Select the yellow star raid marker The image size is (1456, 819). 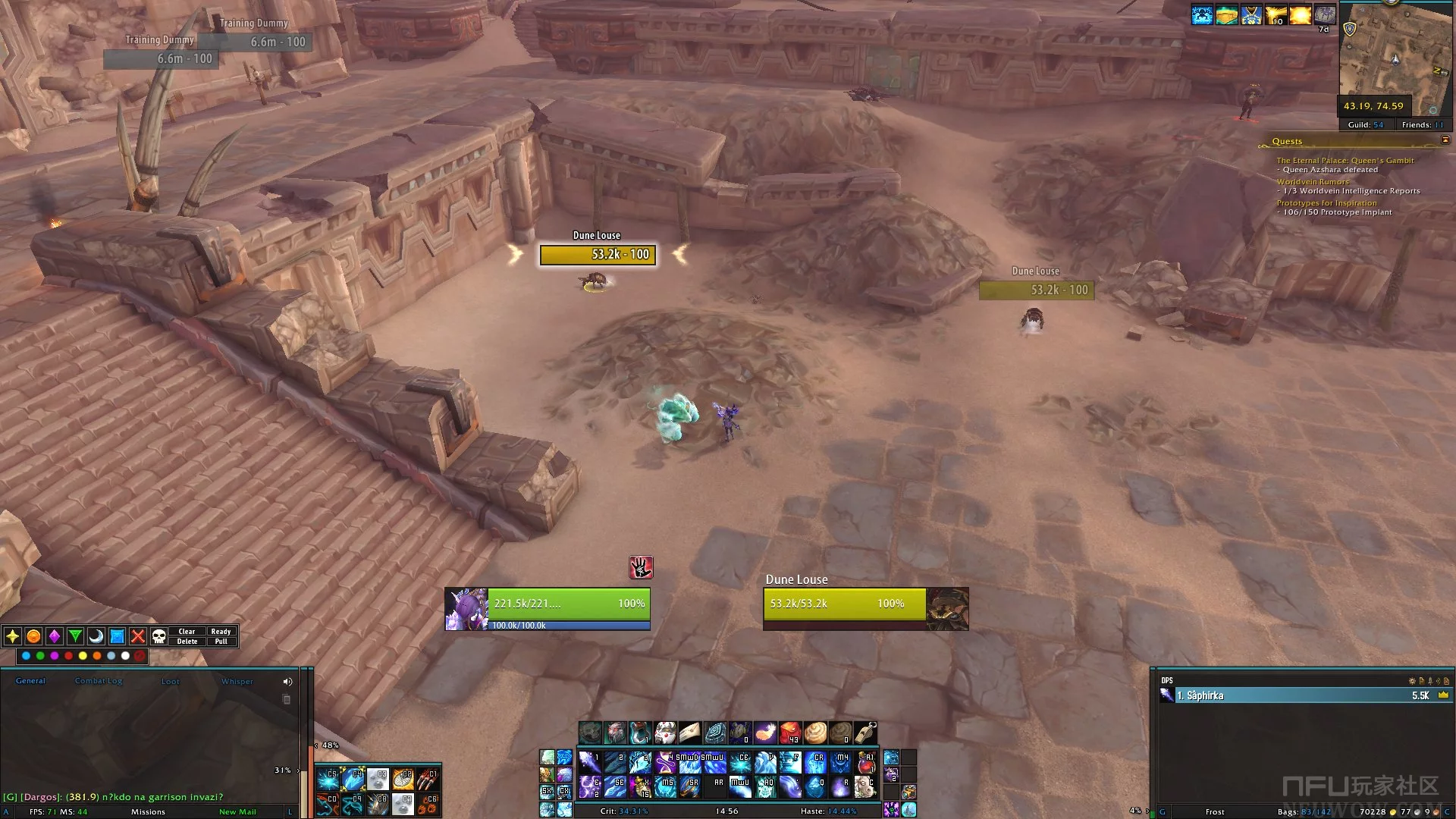13,636
